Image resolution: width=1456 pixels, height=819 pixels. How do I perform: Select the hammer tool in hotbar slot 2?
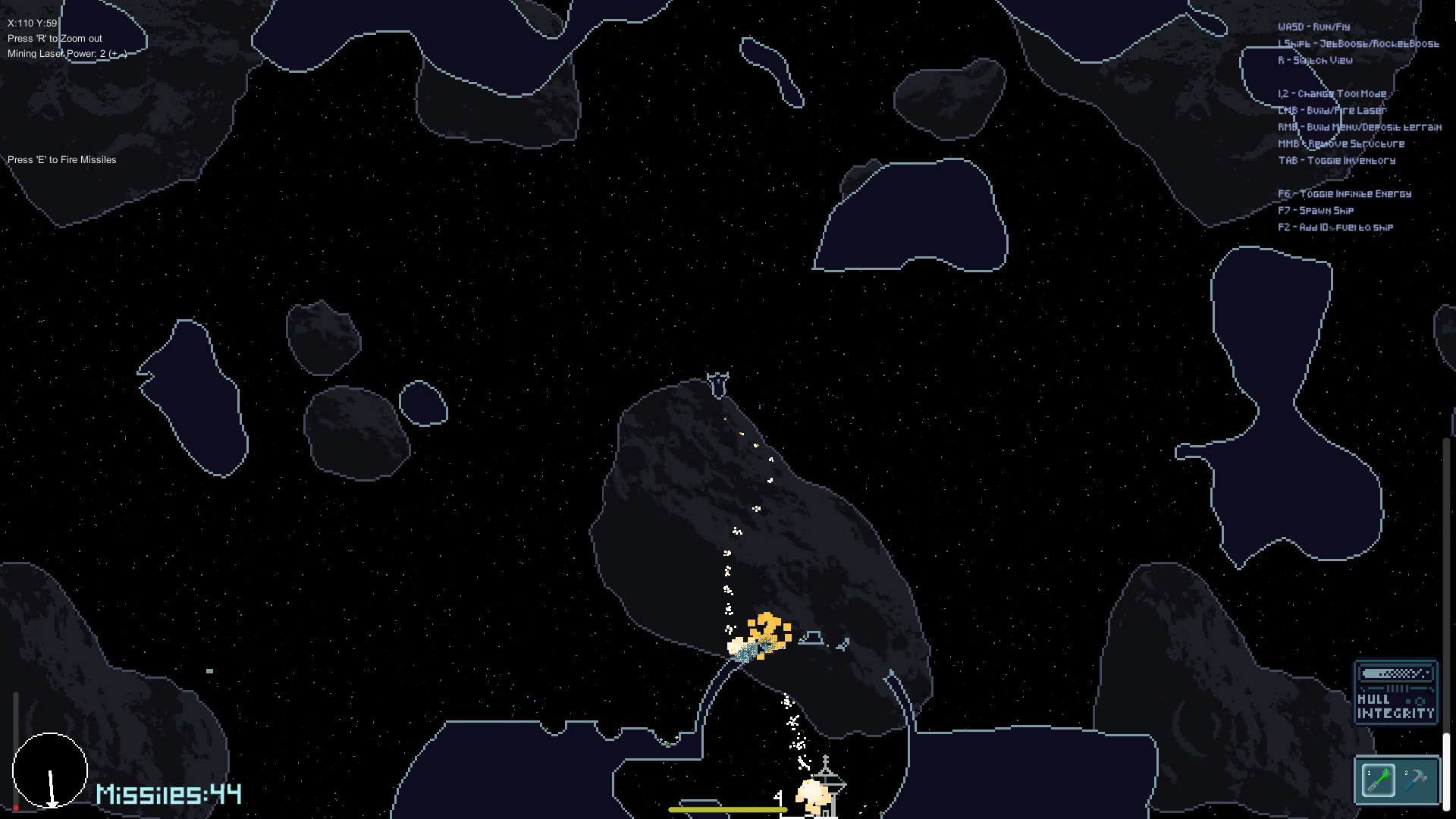pyautogui.click(x=1420, y=780)
